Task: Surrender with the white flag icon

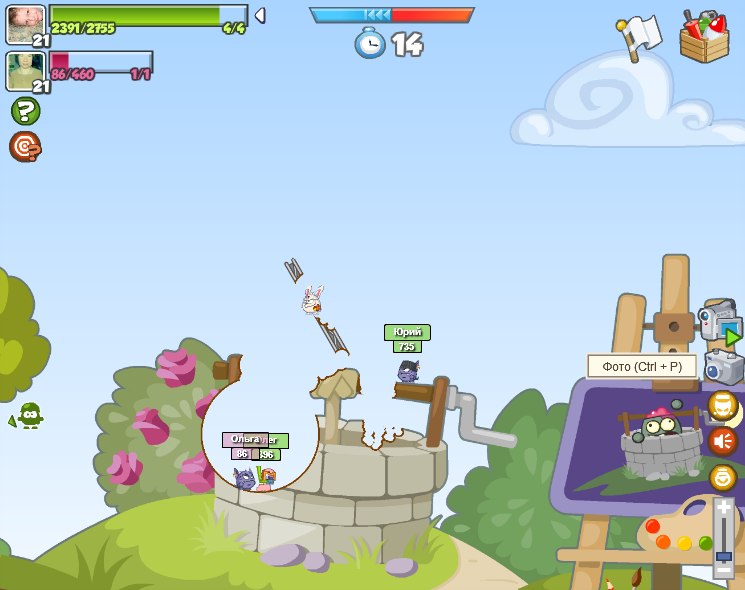Action: (640, 36)
